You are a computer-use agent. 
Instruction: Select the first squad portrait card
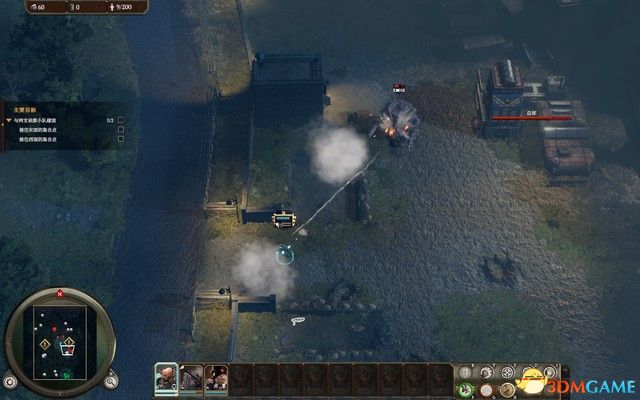click(x=166, y=377)
